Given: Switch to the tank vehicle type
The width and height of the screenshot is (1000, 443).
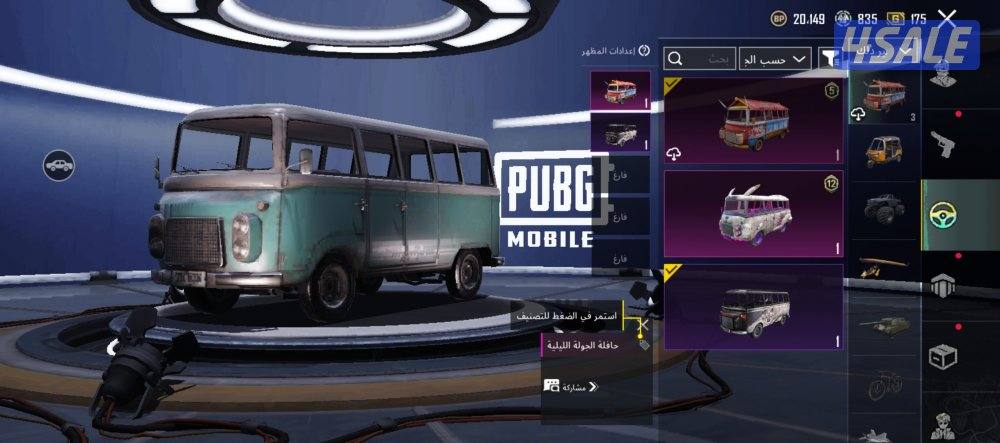Looking at the screenshot, I should pyautogui.click(x=885, y=325).
